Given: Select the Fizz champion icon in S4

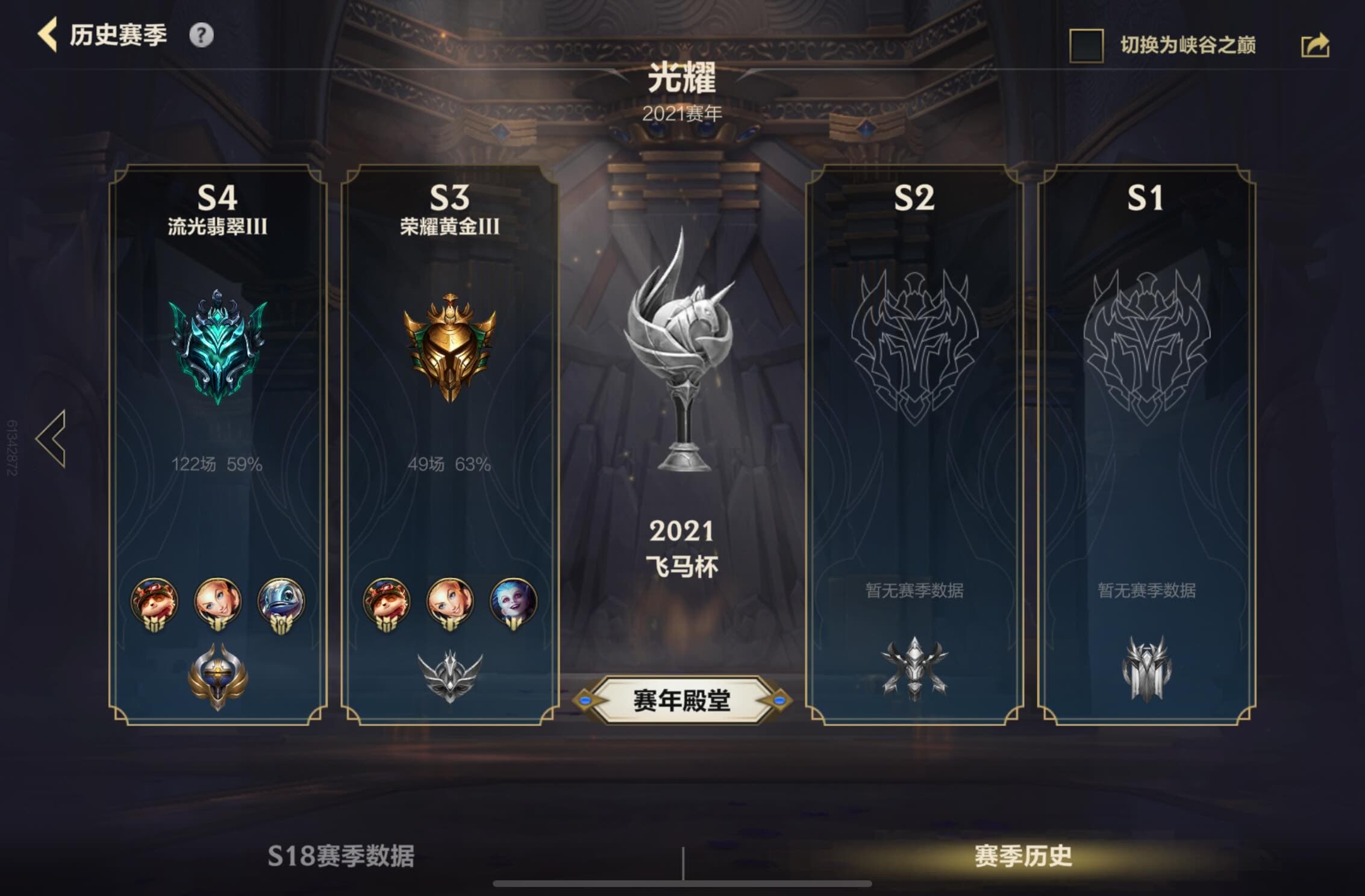Looking at the screenshot, I should [x=281, y=601].
